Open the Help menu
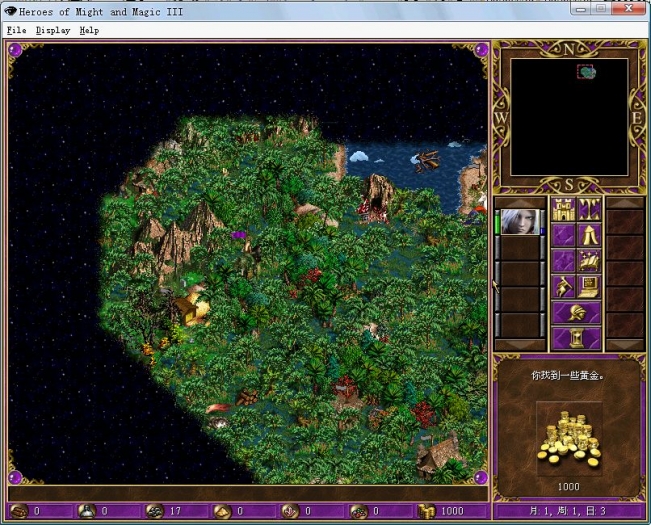Screen dimensions: 651x525 coord(89,30)
